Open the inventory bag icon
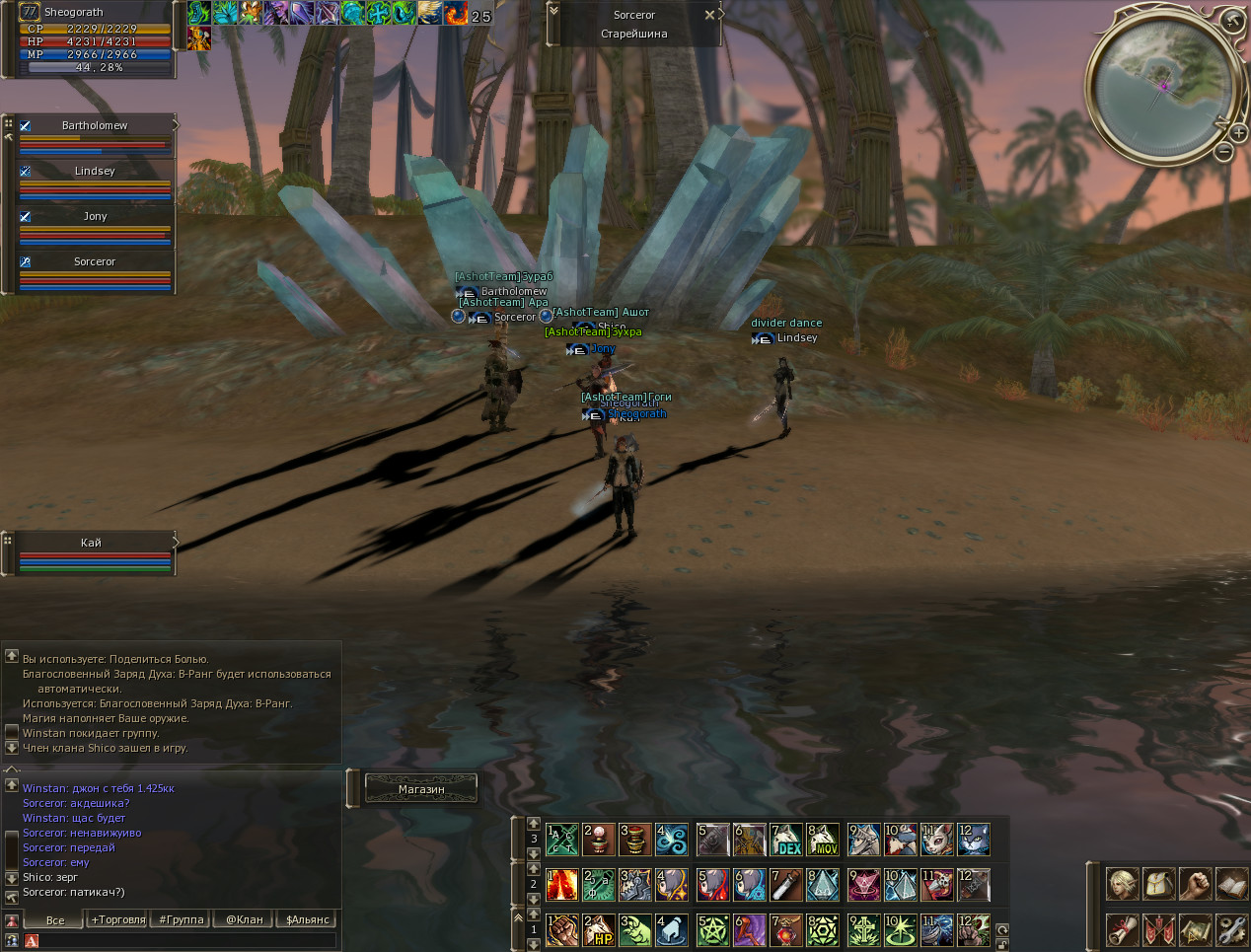The height and width of the screenshot is (952, 1251). (x=1159, y=884)
